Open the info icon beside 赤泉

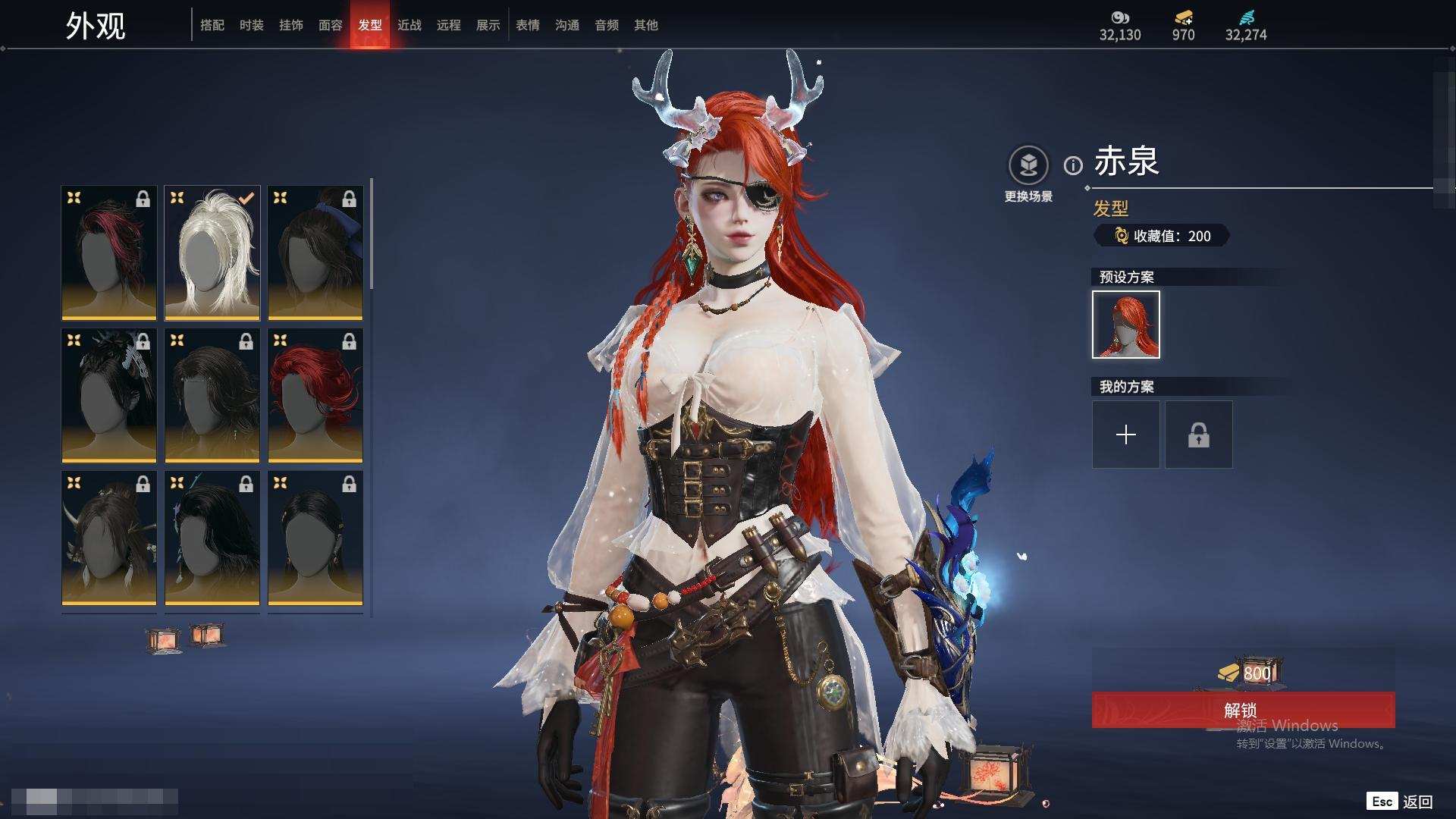[x=1073, y=165]
